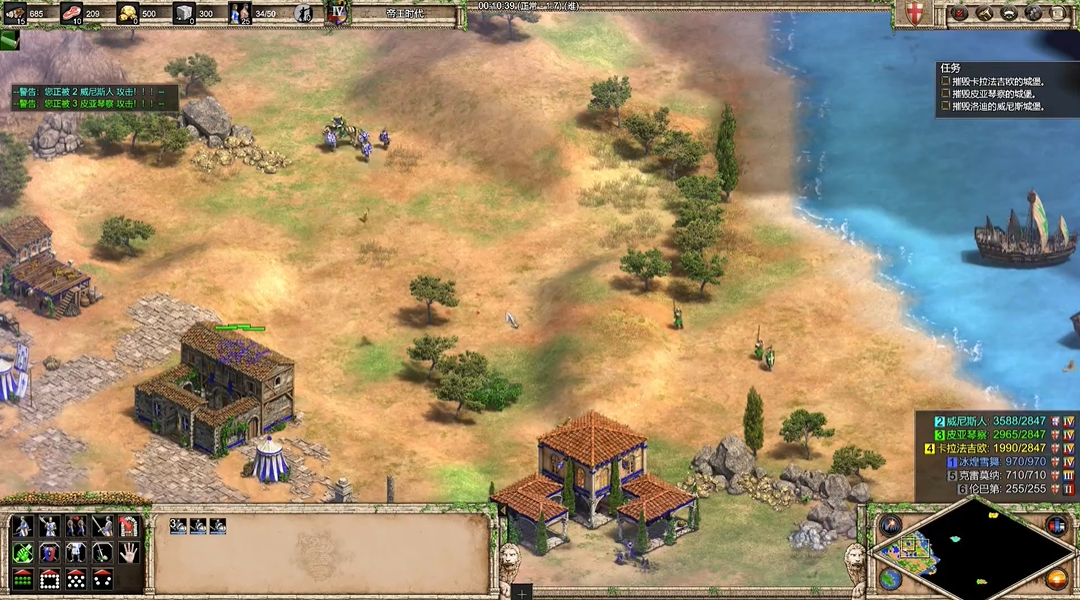Open the main menu square icon

coord(1059,13)
